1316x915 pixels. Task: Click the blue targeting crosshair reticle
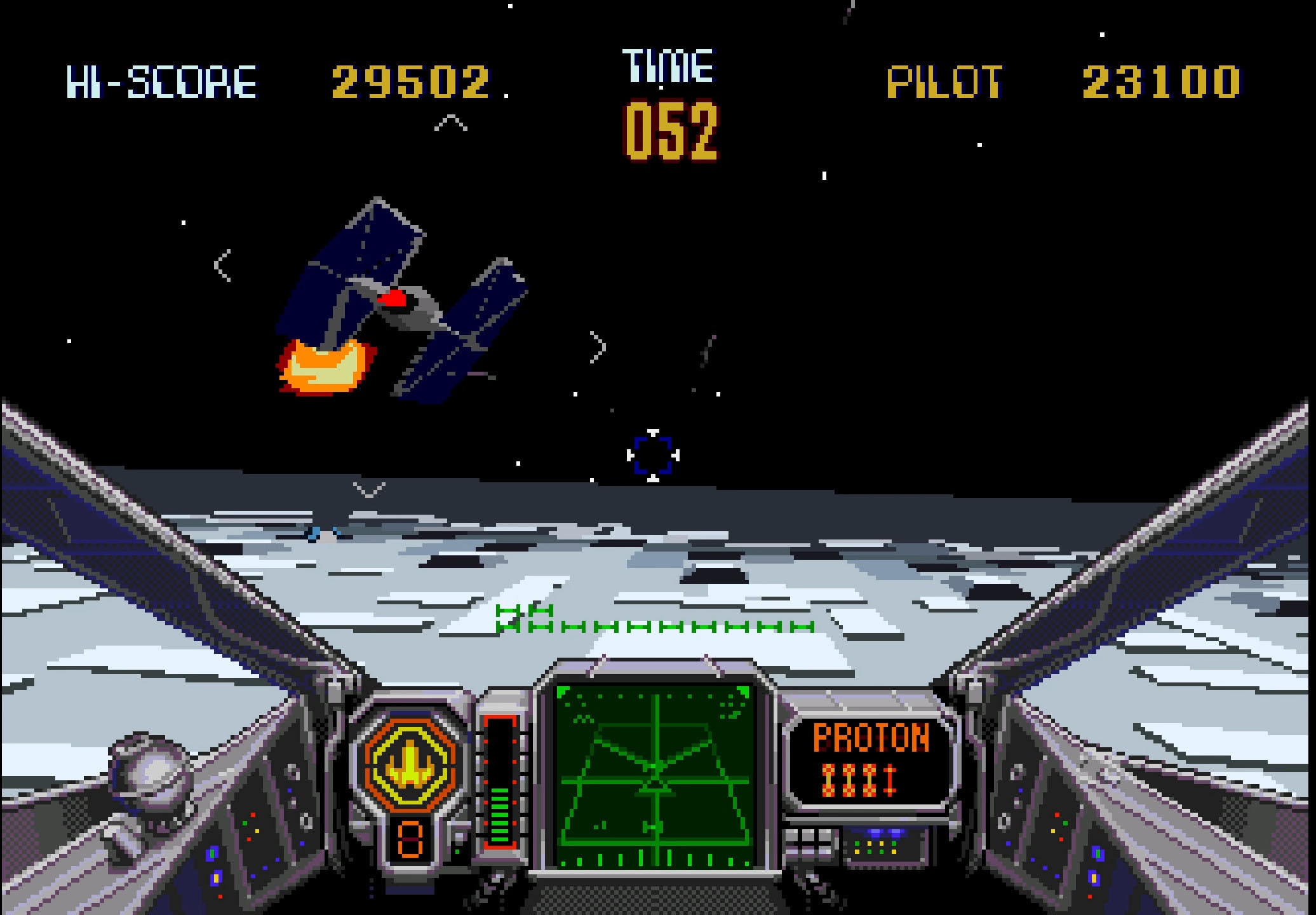click(653, 455)
